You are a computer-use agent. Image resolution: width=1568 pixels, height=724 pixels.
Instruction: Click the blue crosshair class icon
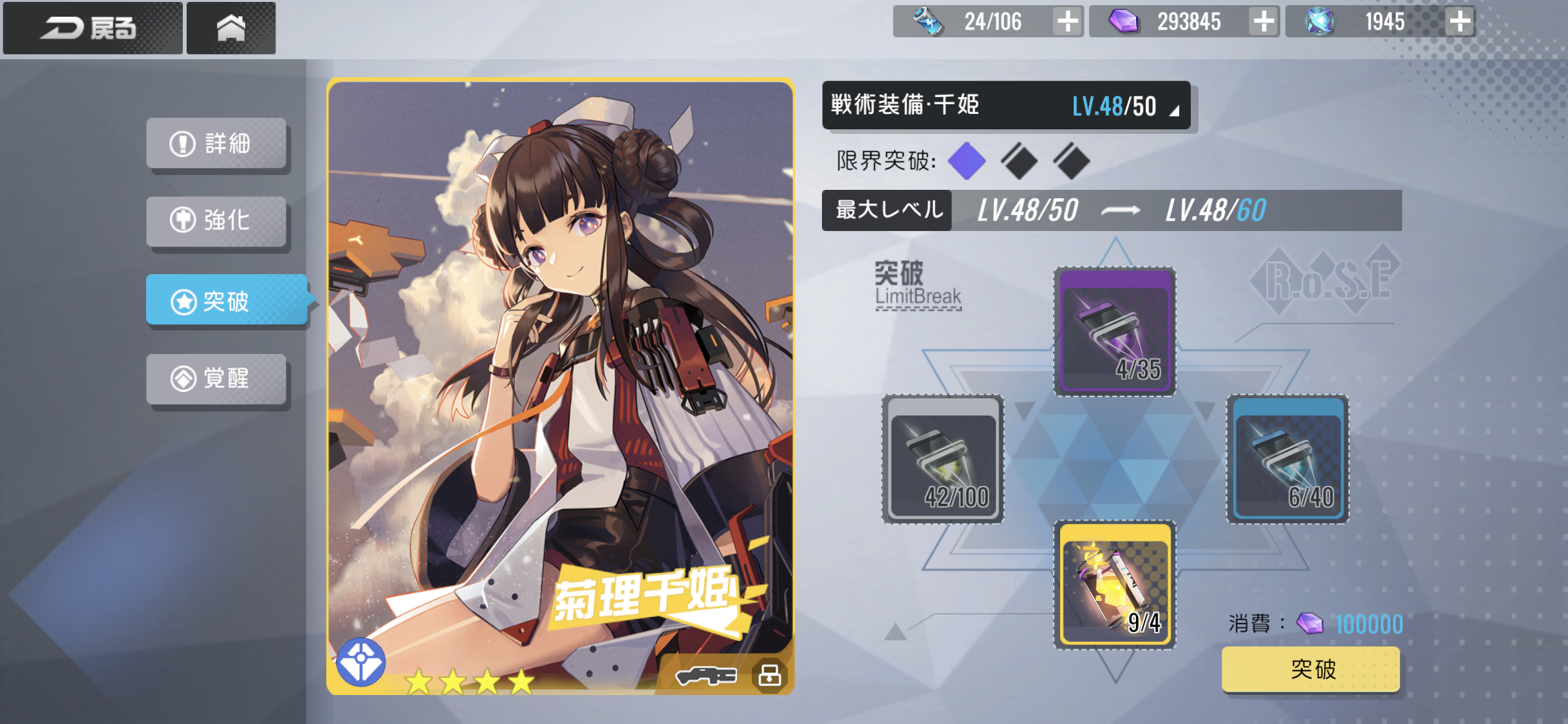point(360,662)
